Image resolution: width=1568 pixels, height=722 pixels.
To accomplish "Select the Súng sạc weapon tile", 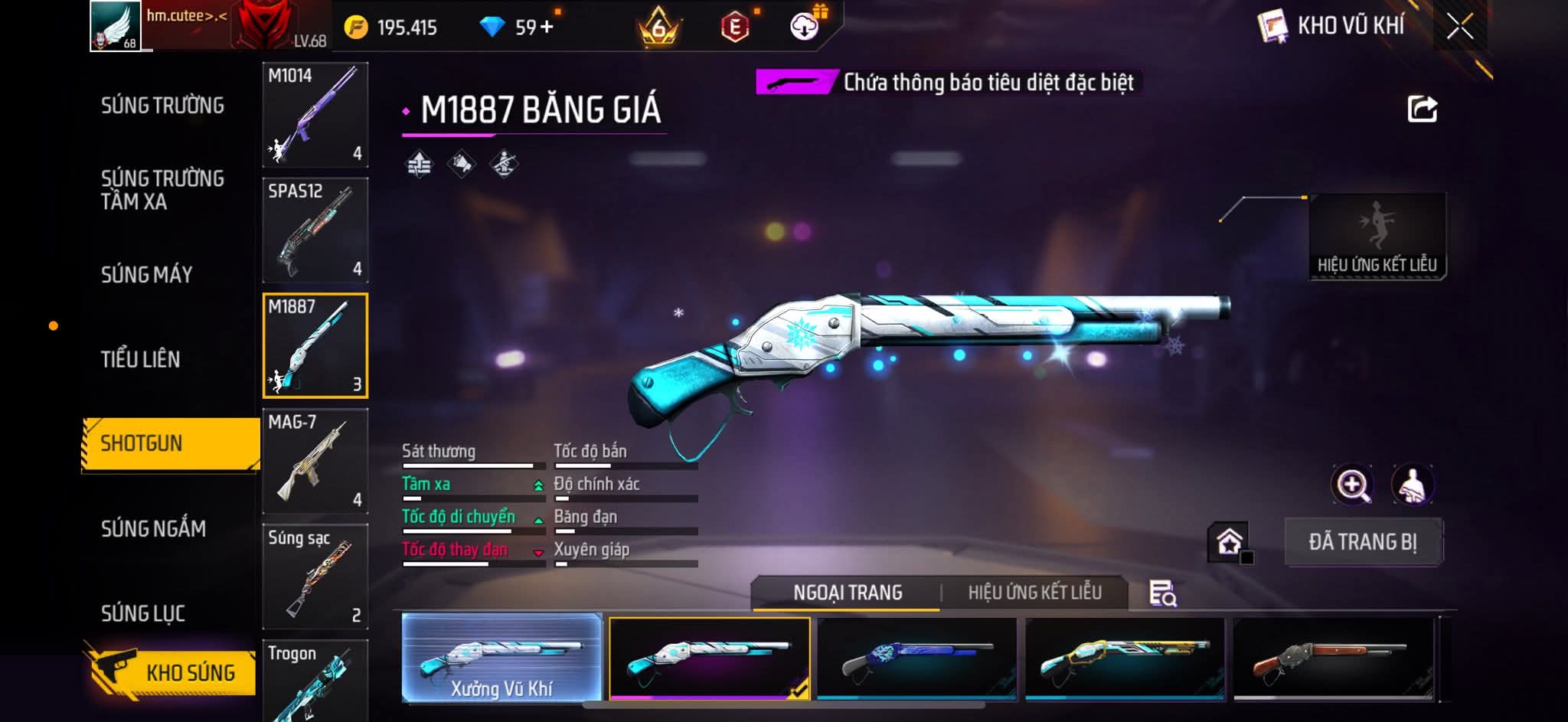I will pos(315,576).
